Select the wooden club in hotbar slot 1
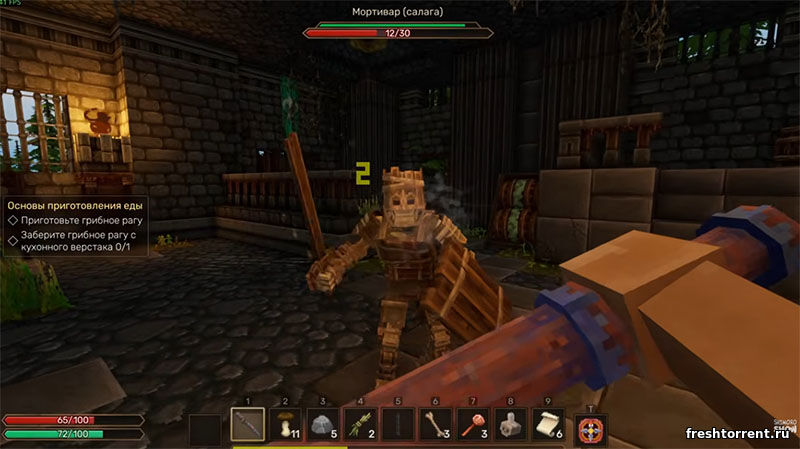This screenshot has height=449, width=800. click(247, 424)
